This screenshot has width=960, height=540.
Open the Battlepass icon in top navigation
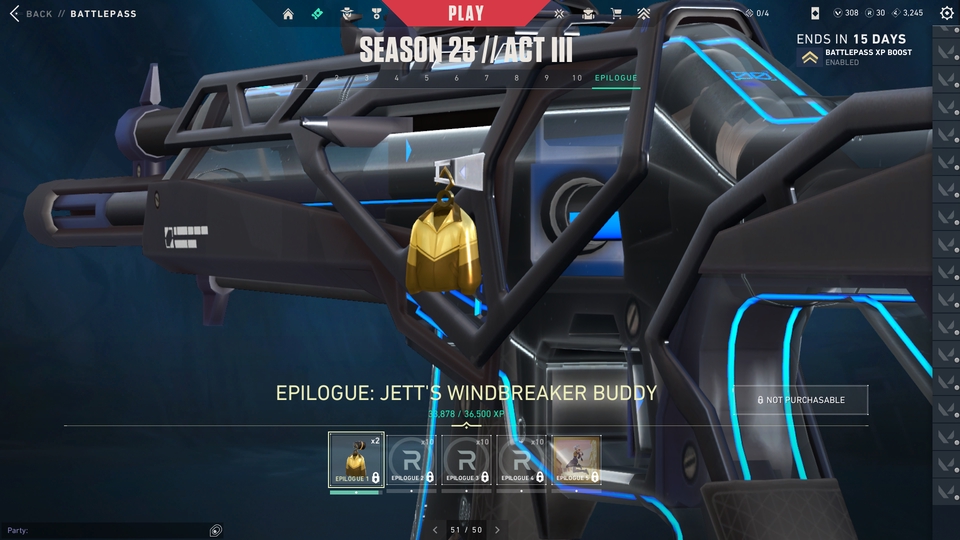click(x=318, y=14)
